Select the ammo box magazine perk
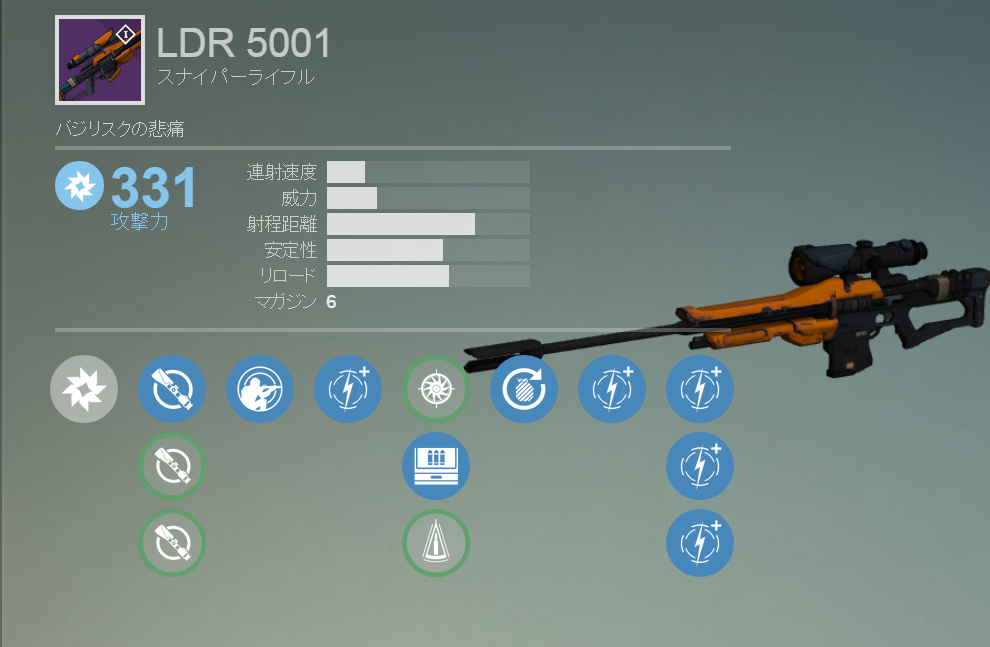990x647 pixels. (436, 466)
